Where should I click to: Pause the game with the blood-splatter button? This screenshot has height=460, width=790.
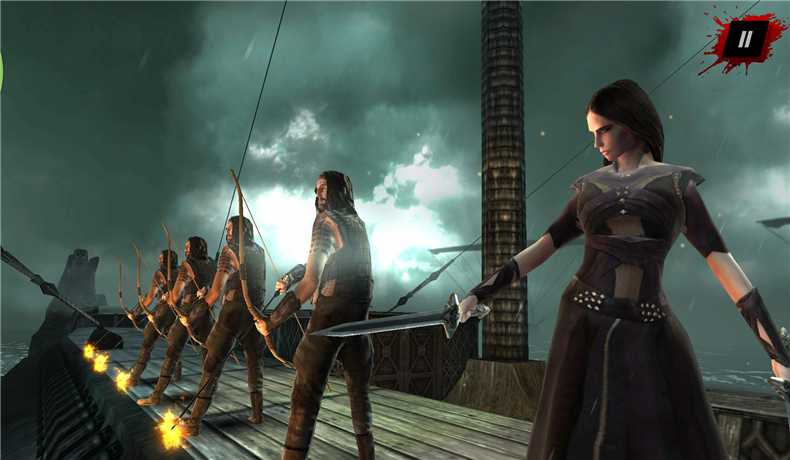tap(744, 40)
